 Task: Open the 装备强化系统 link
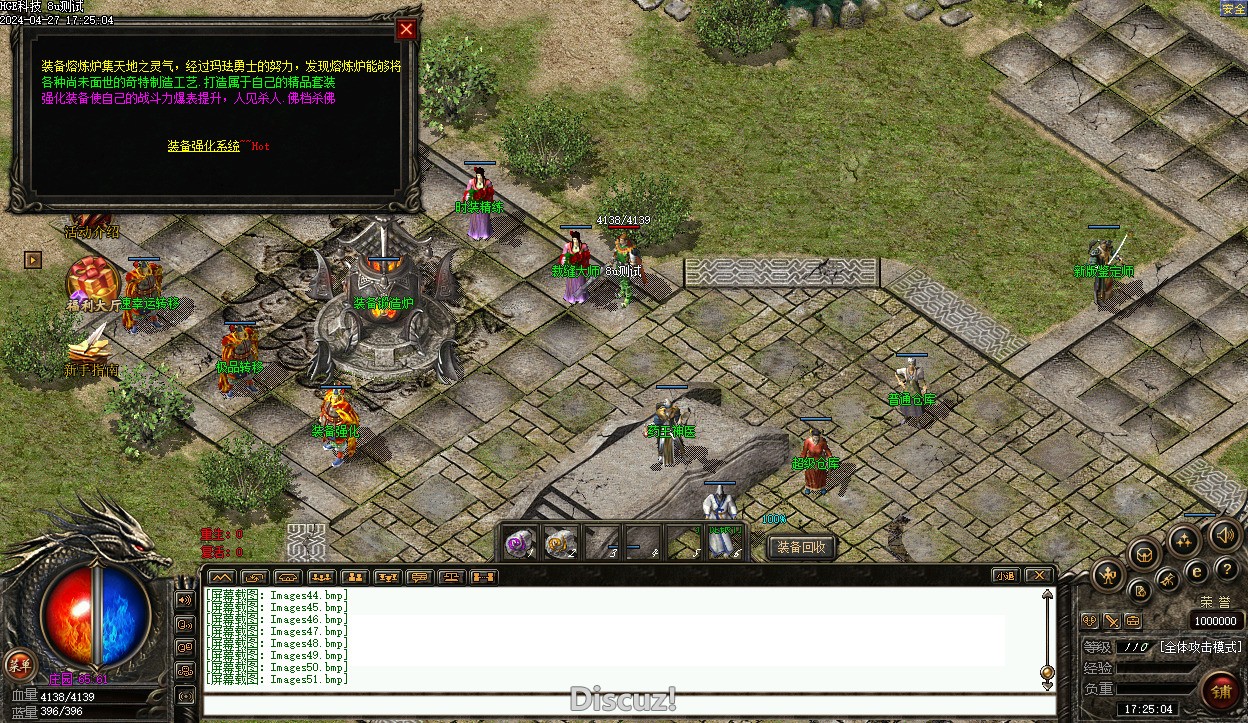click(x=204, y=146)
